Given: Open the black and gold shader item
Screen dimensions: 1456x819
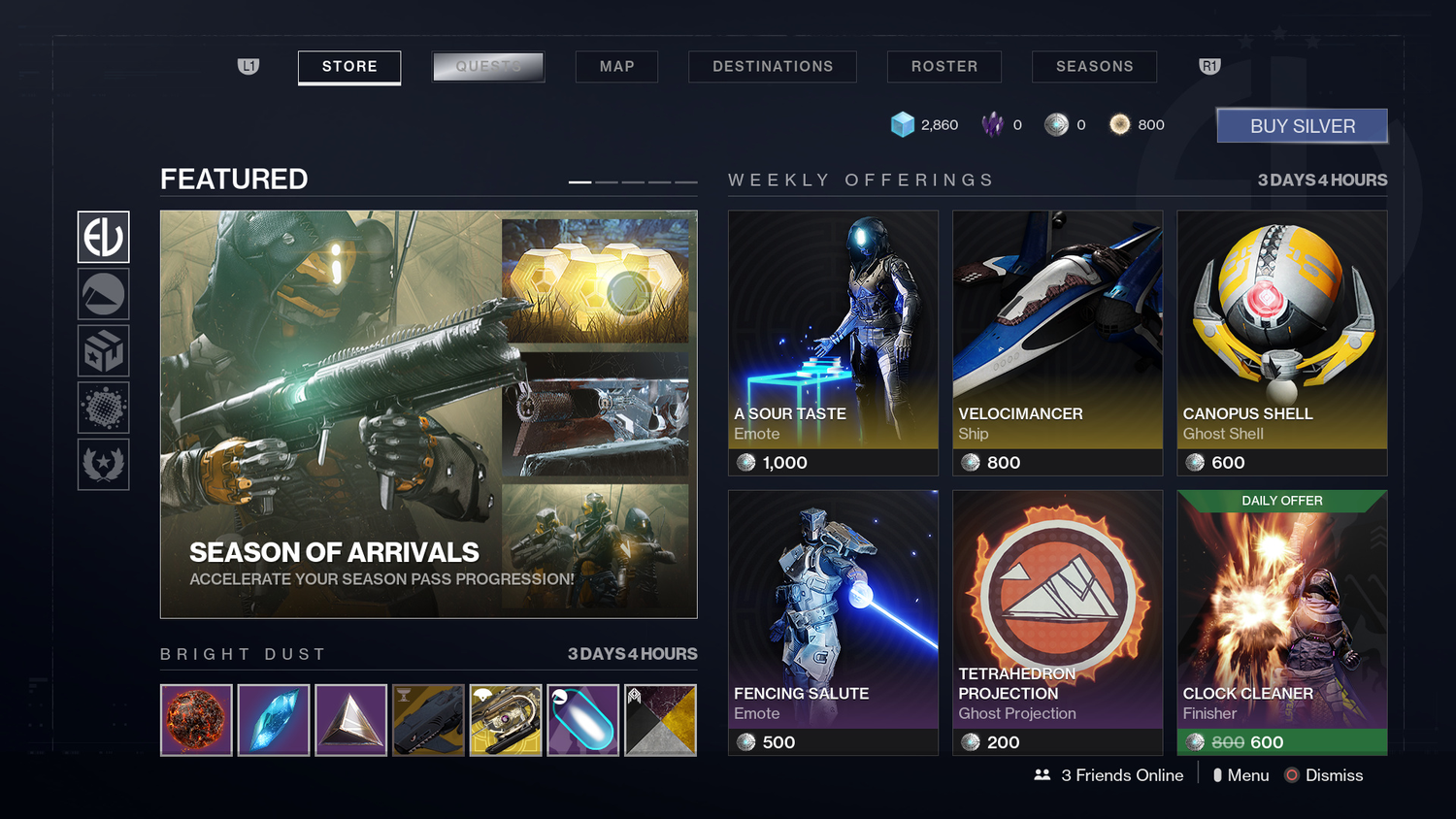Looking at the screenshot, I should coord(660,720).
